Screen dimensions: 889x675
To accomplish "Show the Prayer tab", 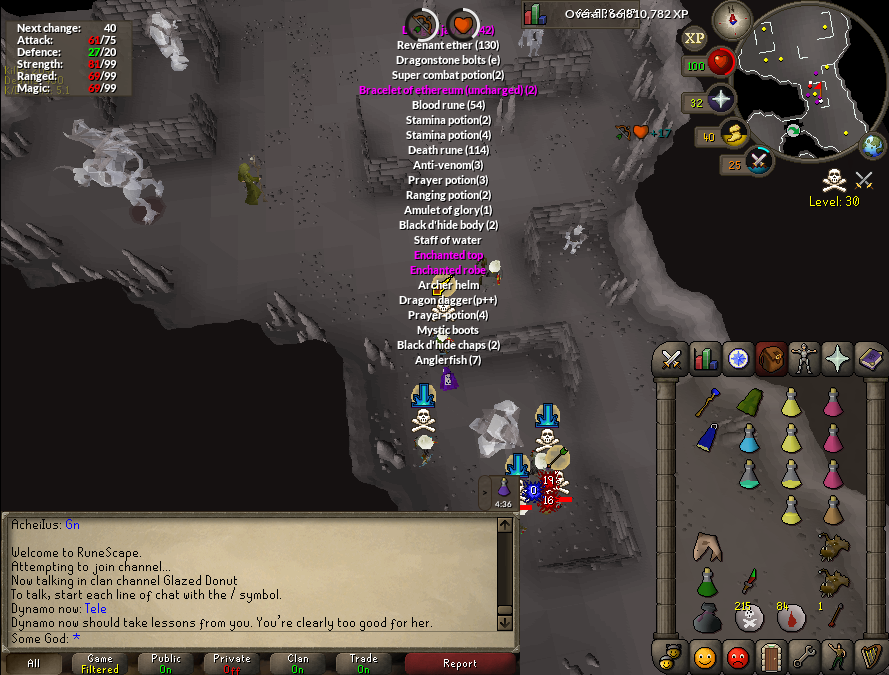I will click(x=835, y=359).
